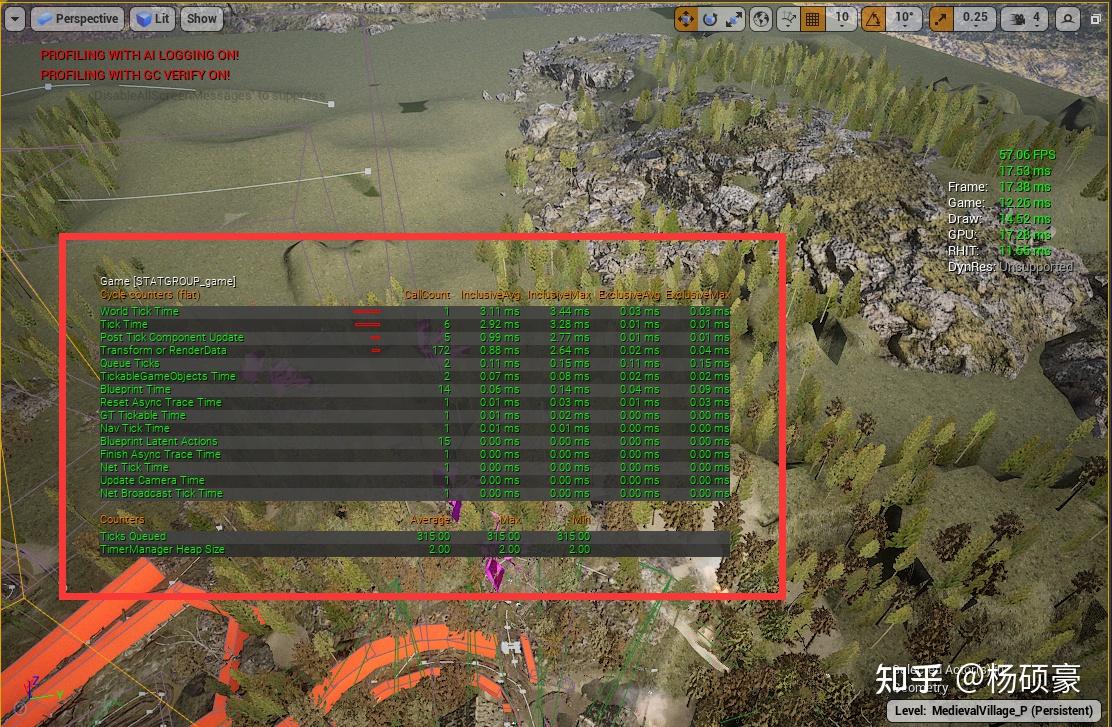Open the rotation snap 10° dropdown
Screen dimensions: 1112x727
coord(903,18)
